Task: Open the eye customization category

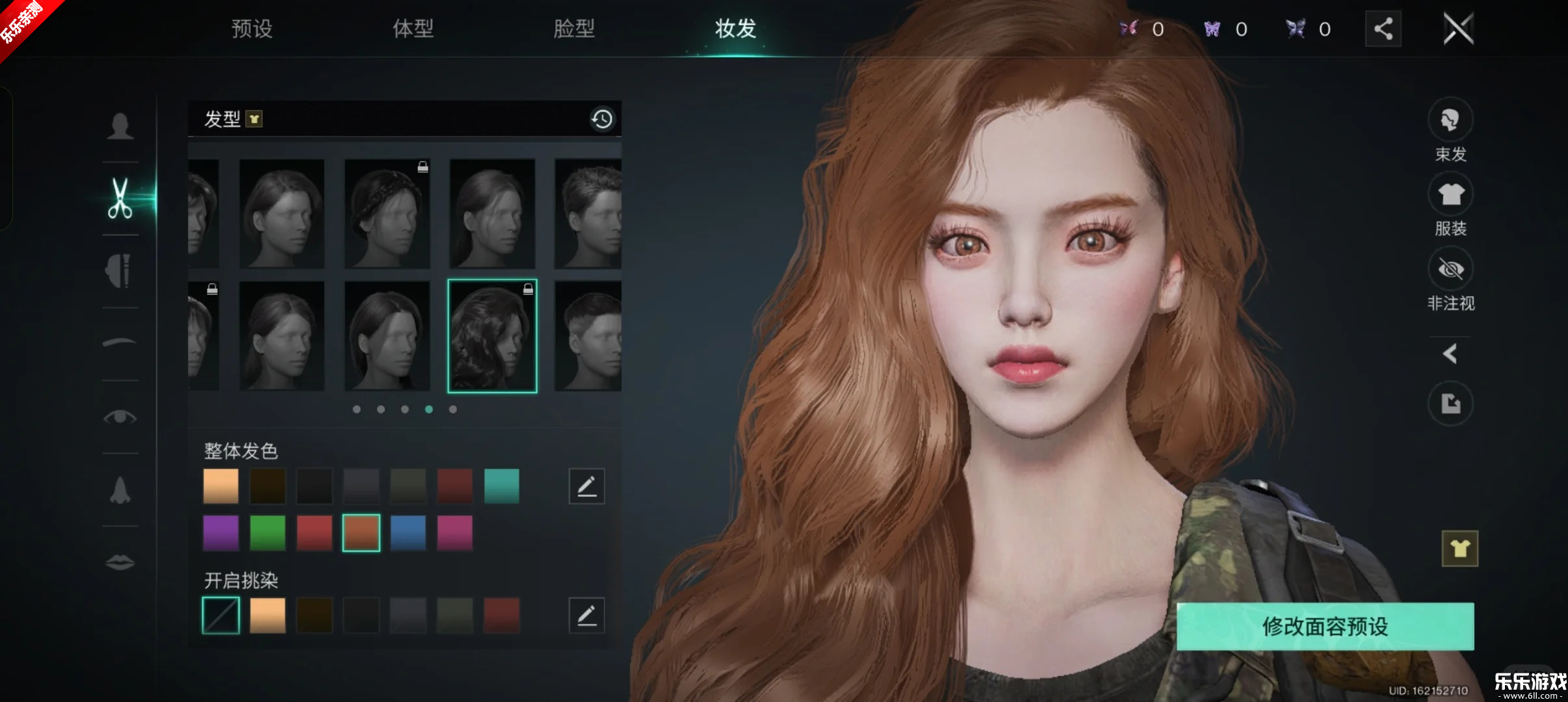Action: point(119,417)
